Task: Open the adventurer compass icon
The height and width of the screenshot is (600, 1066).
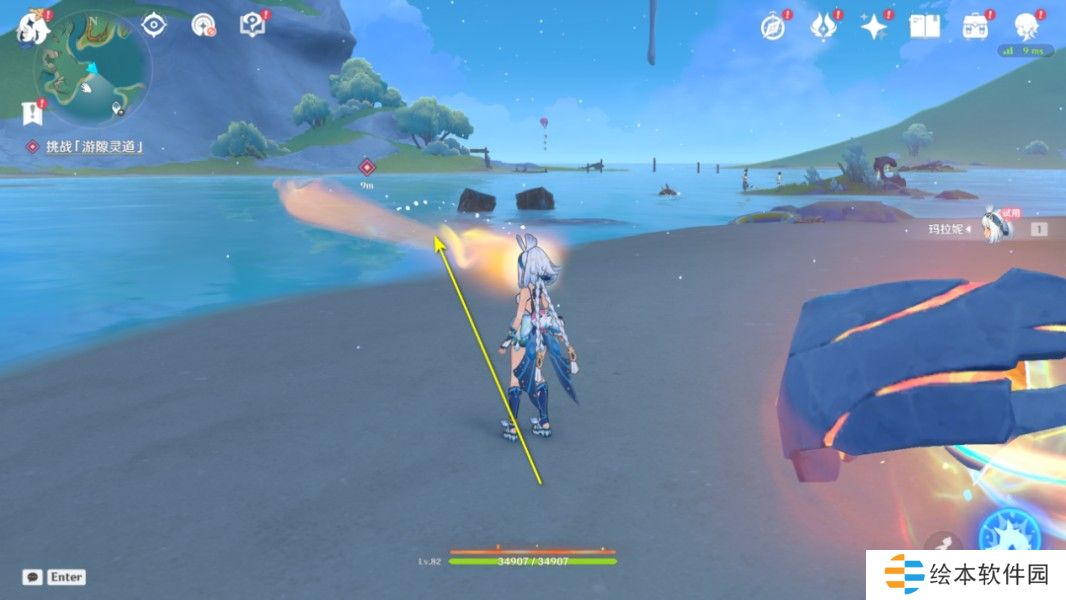Action: 772,27
